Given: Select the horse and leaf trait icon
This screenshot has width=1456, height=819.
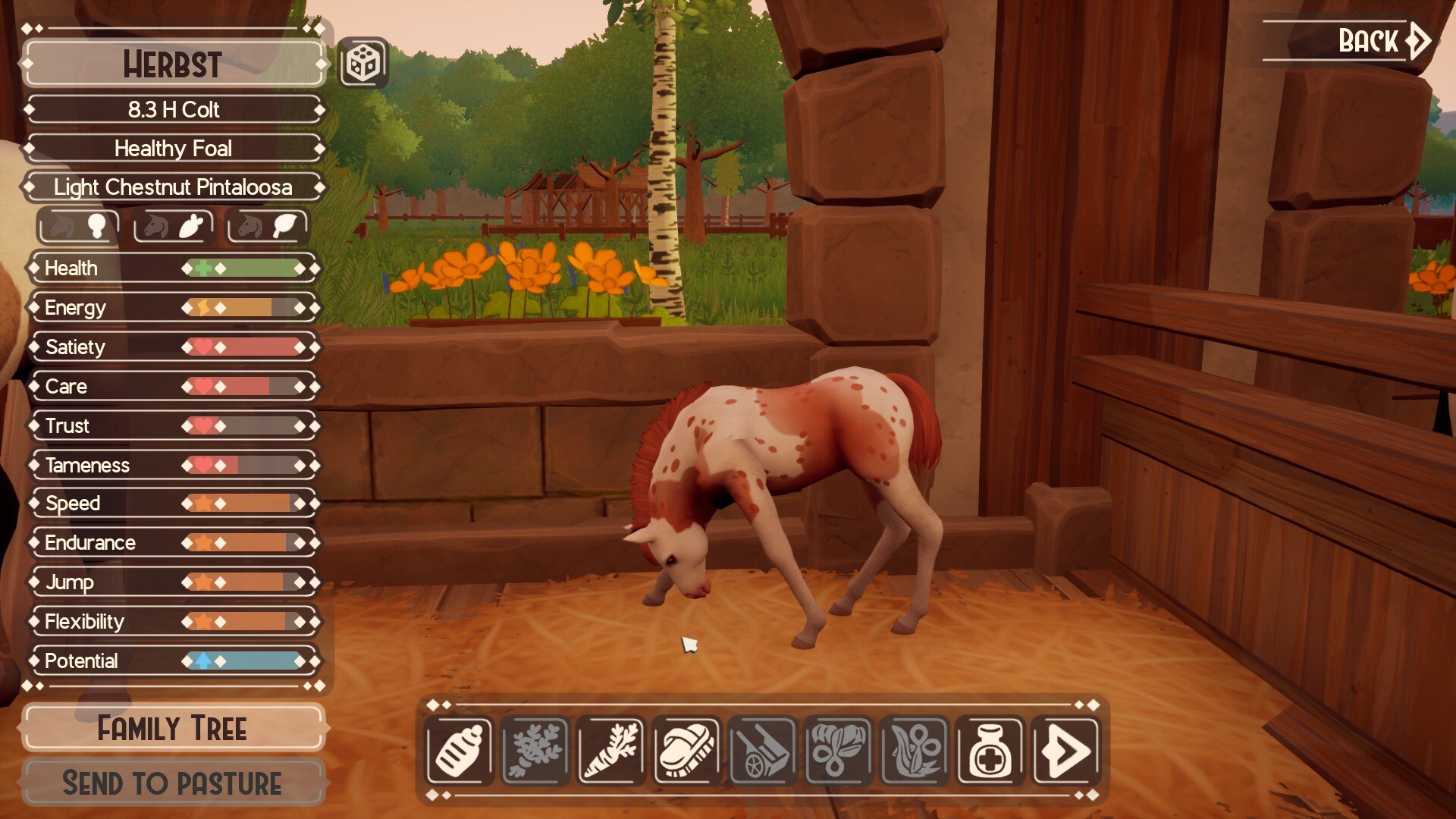Looking at the screenshot, I should (268, 226).
